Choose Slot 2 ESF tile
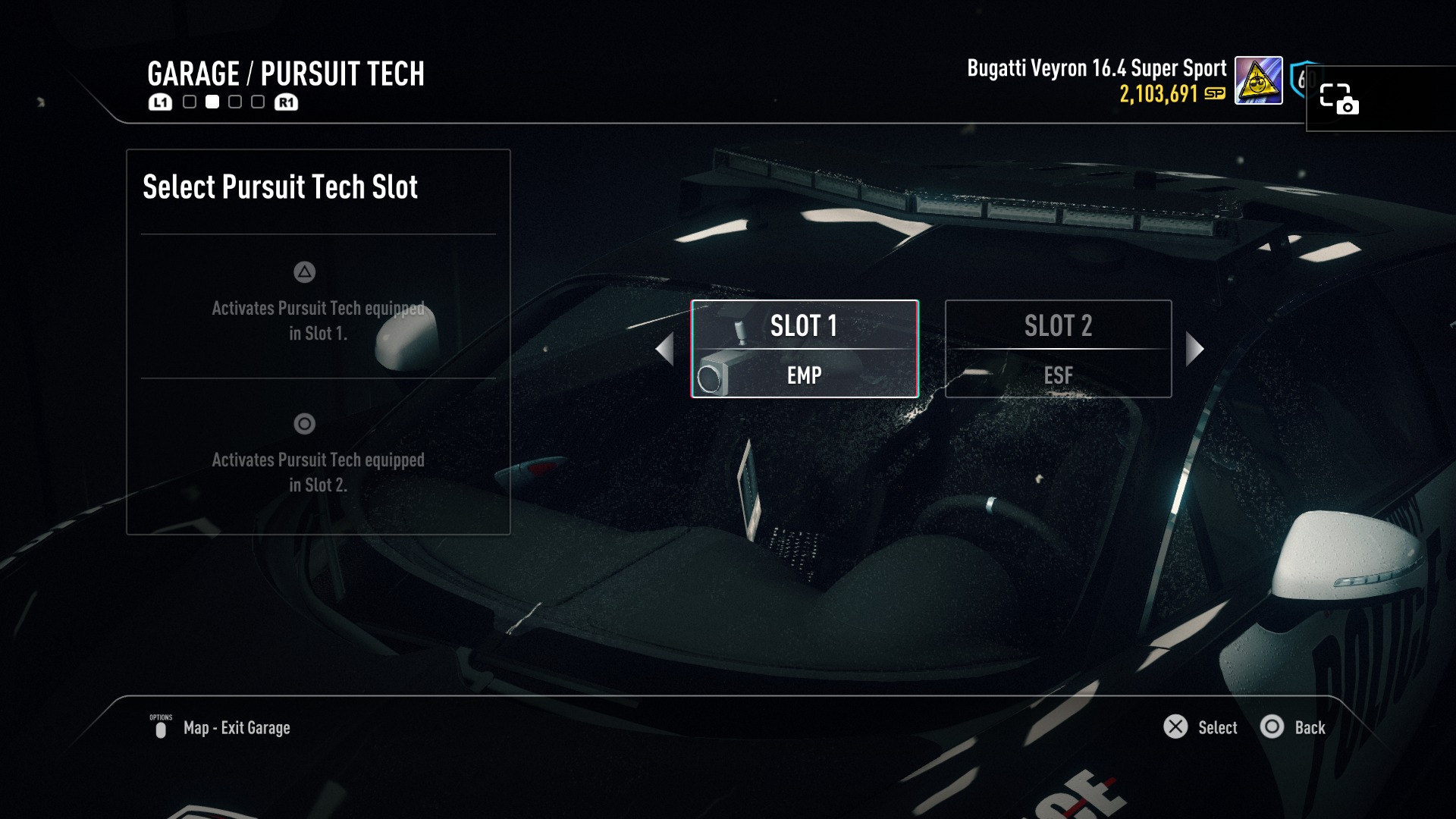Viewport: 1456px width, 819px height. (1058, 349)
